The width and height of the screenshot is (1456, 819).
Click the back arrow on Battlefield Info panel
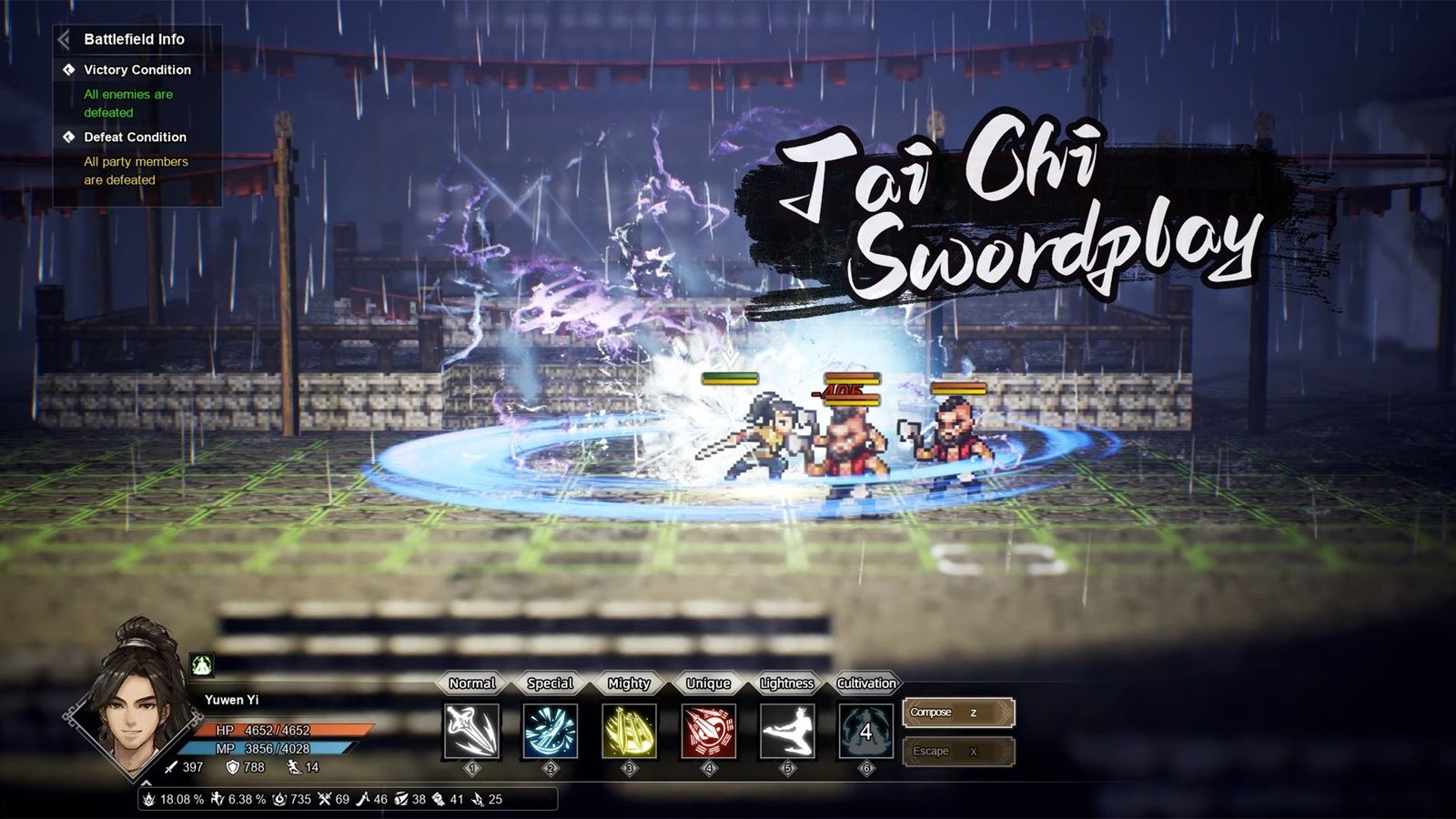click(64, 39)
